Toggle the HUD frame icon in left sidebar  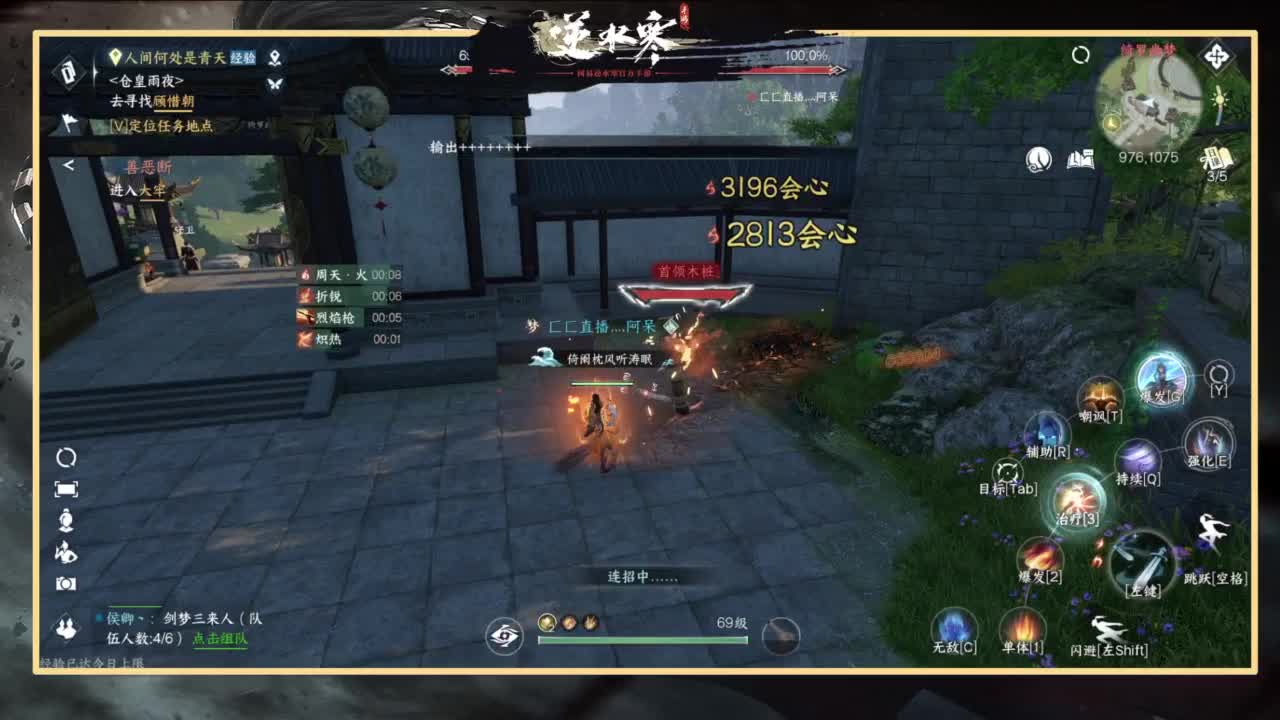[65, 488]
